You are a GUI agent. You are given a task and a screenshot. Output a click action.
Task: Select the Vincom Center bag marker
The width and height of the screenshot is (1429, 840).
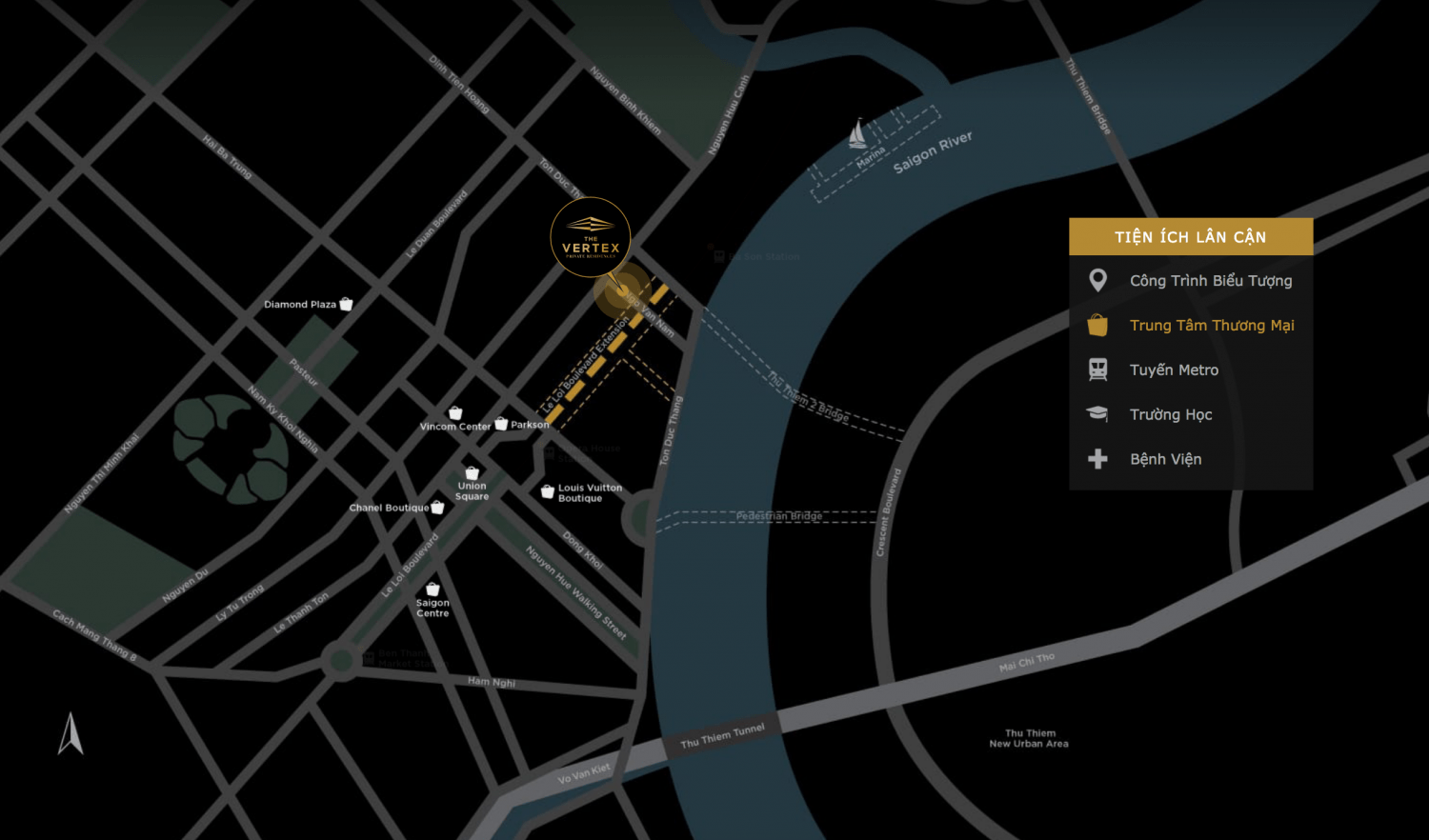[x=455, y=413]
